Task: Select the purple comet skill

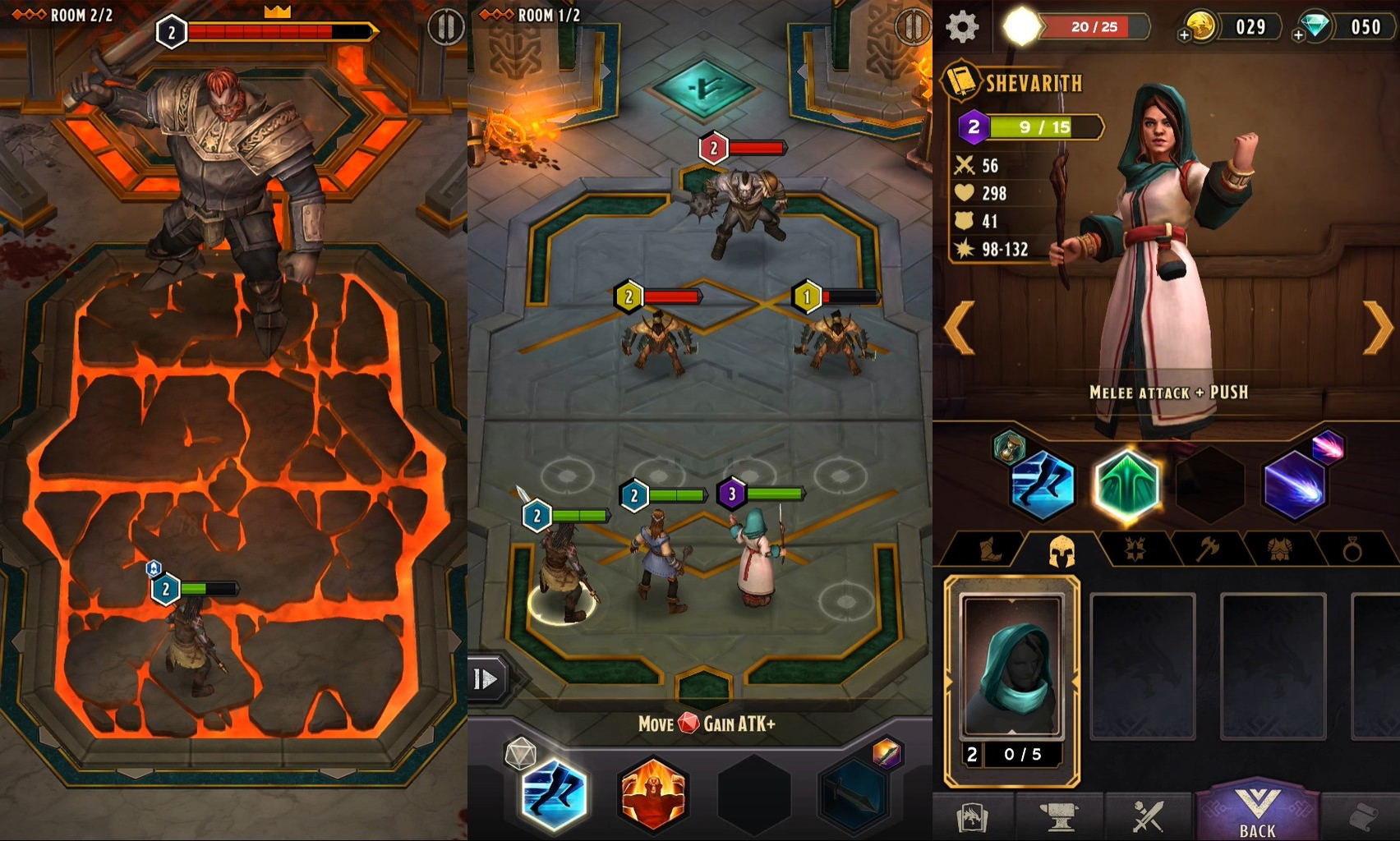Action: coord(1294,485)
